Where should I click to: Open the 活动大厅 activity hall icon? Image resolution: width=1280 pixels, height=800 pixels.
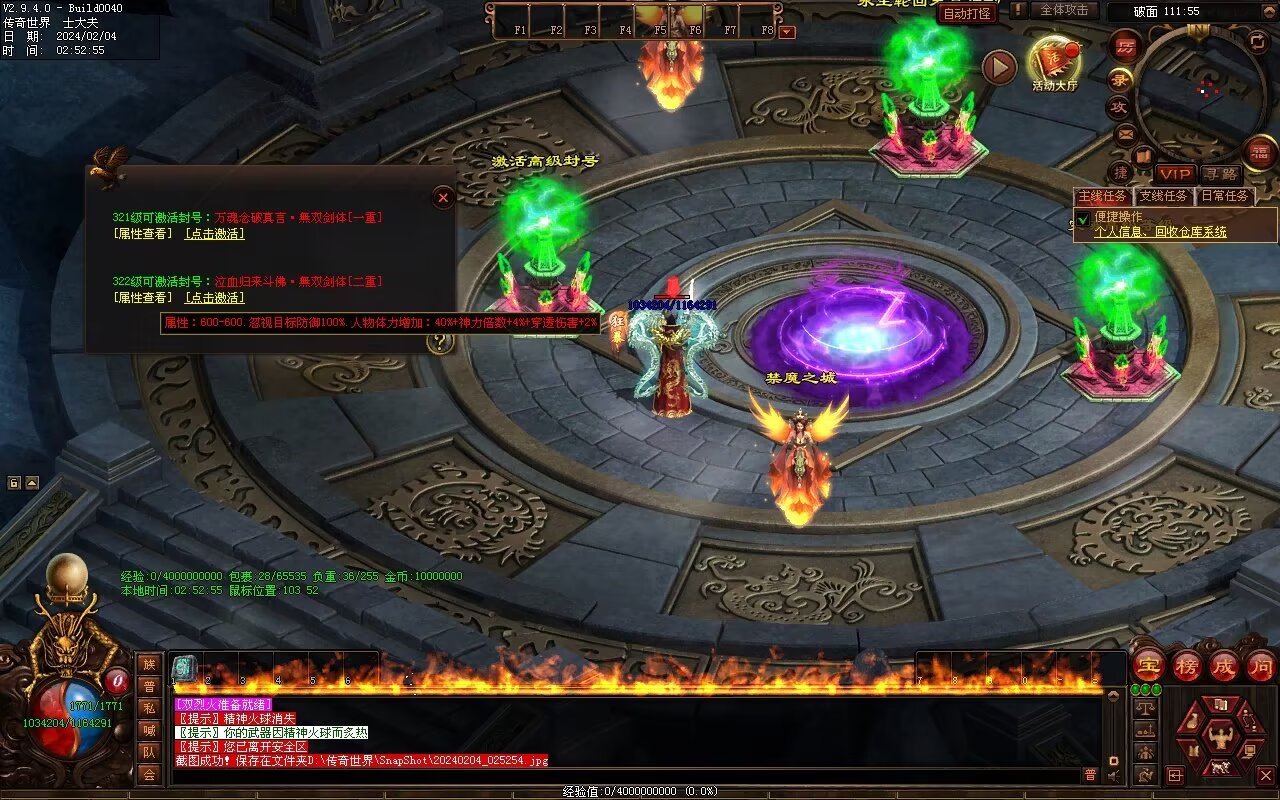tap(1054, 62)
